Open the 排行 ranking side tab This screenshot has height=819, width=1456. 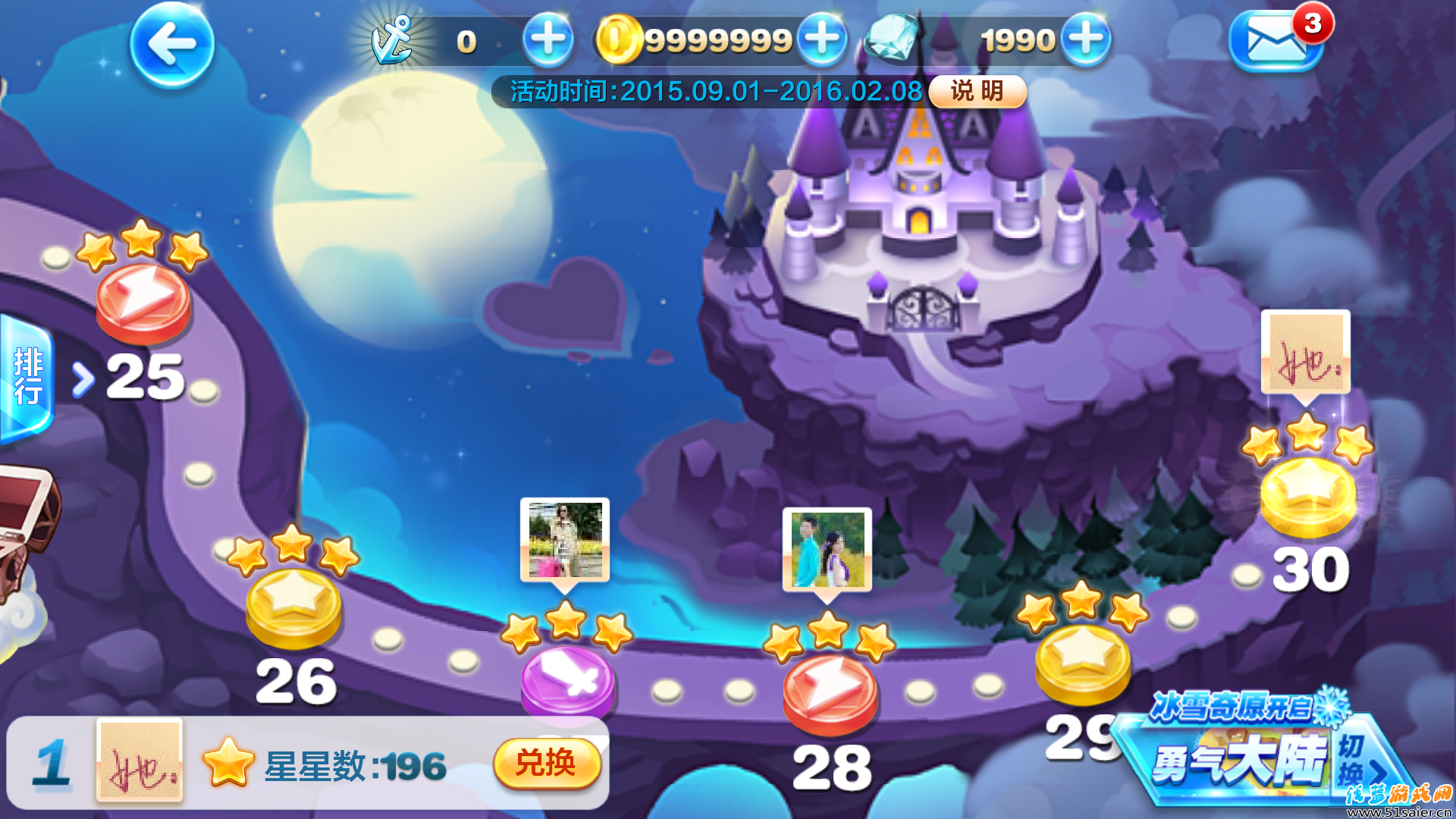point(27,377)
